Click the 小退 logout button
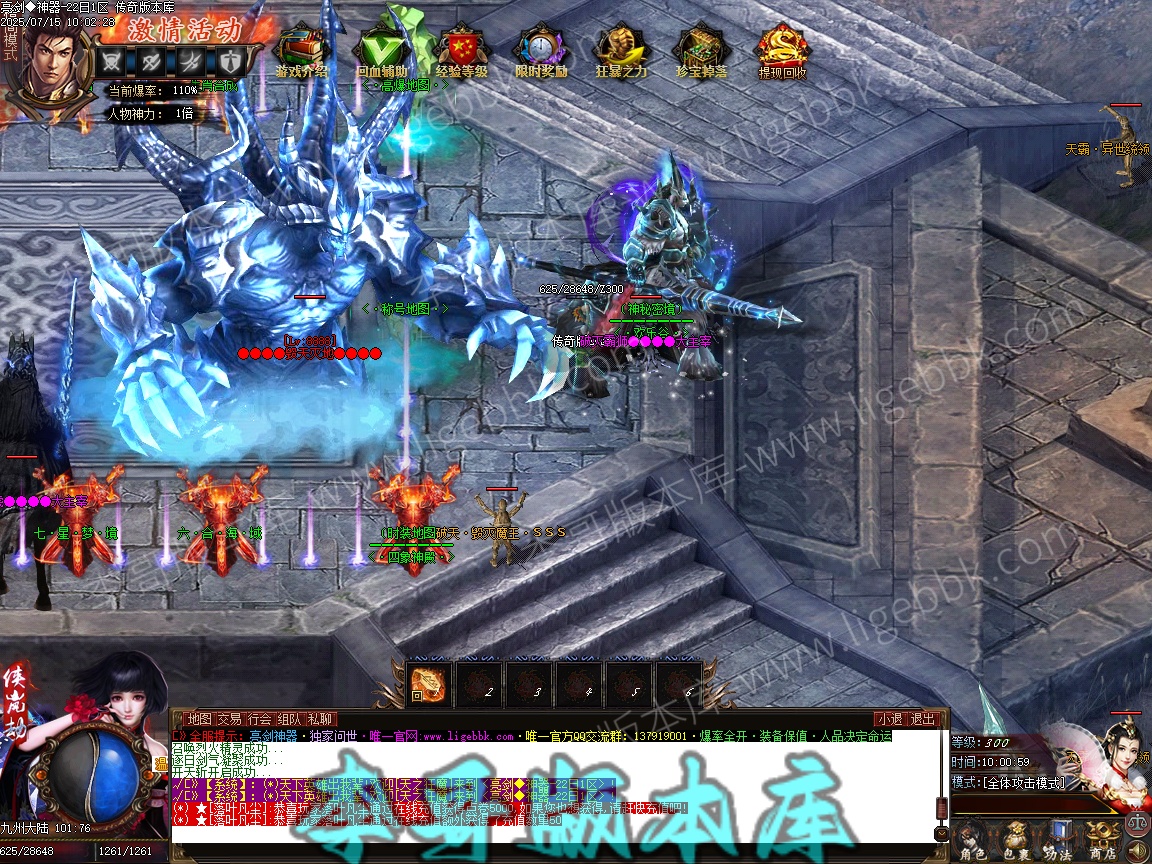 click(x=889, y=719)
